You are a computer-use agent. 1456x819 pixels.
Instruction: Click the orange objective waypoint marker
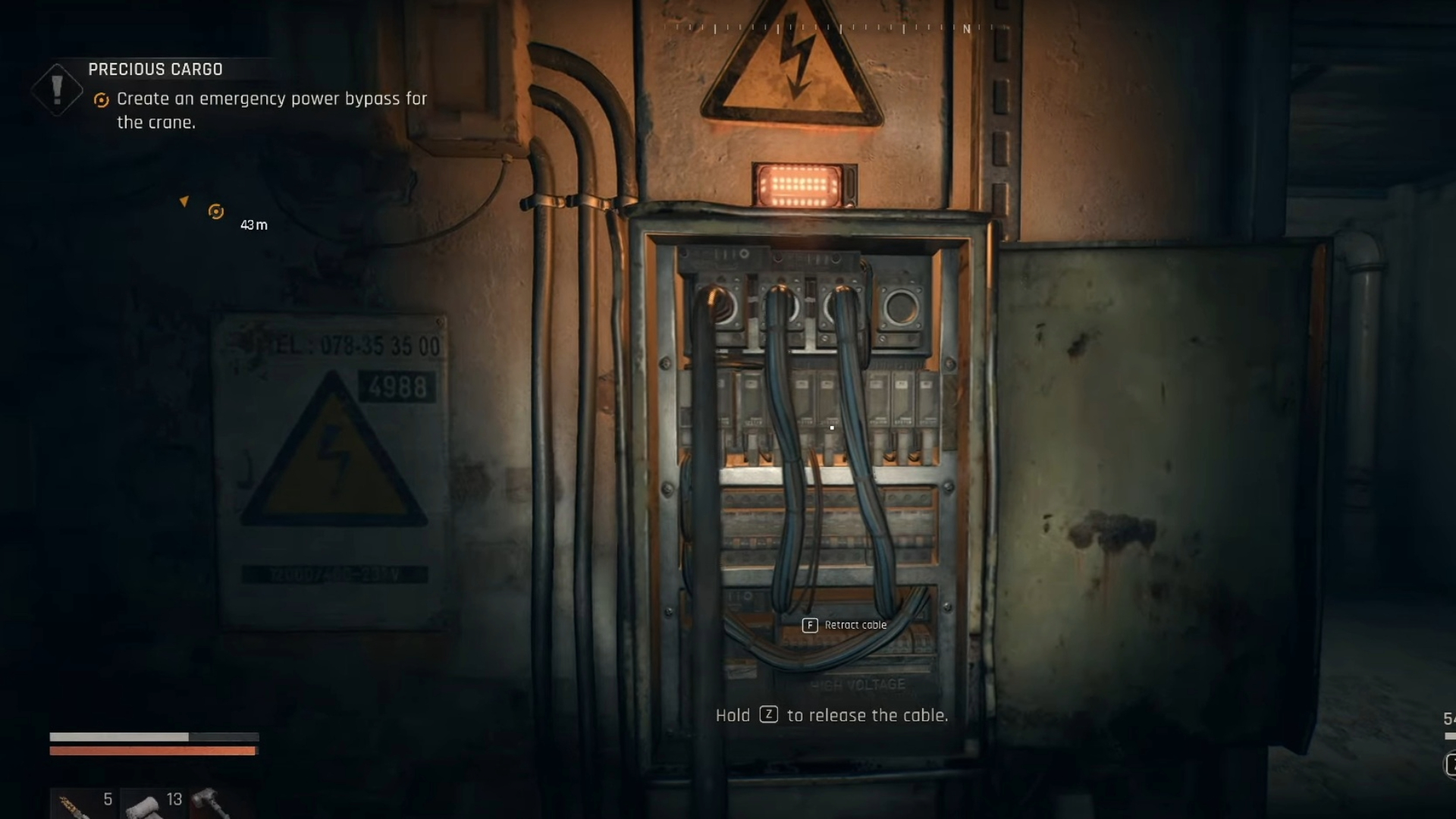click(x=216, y=212)
